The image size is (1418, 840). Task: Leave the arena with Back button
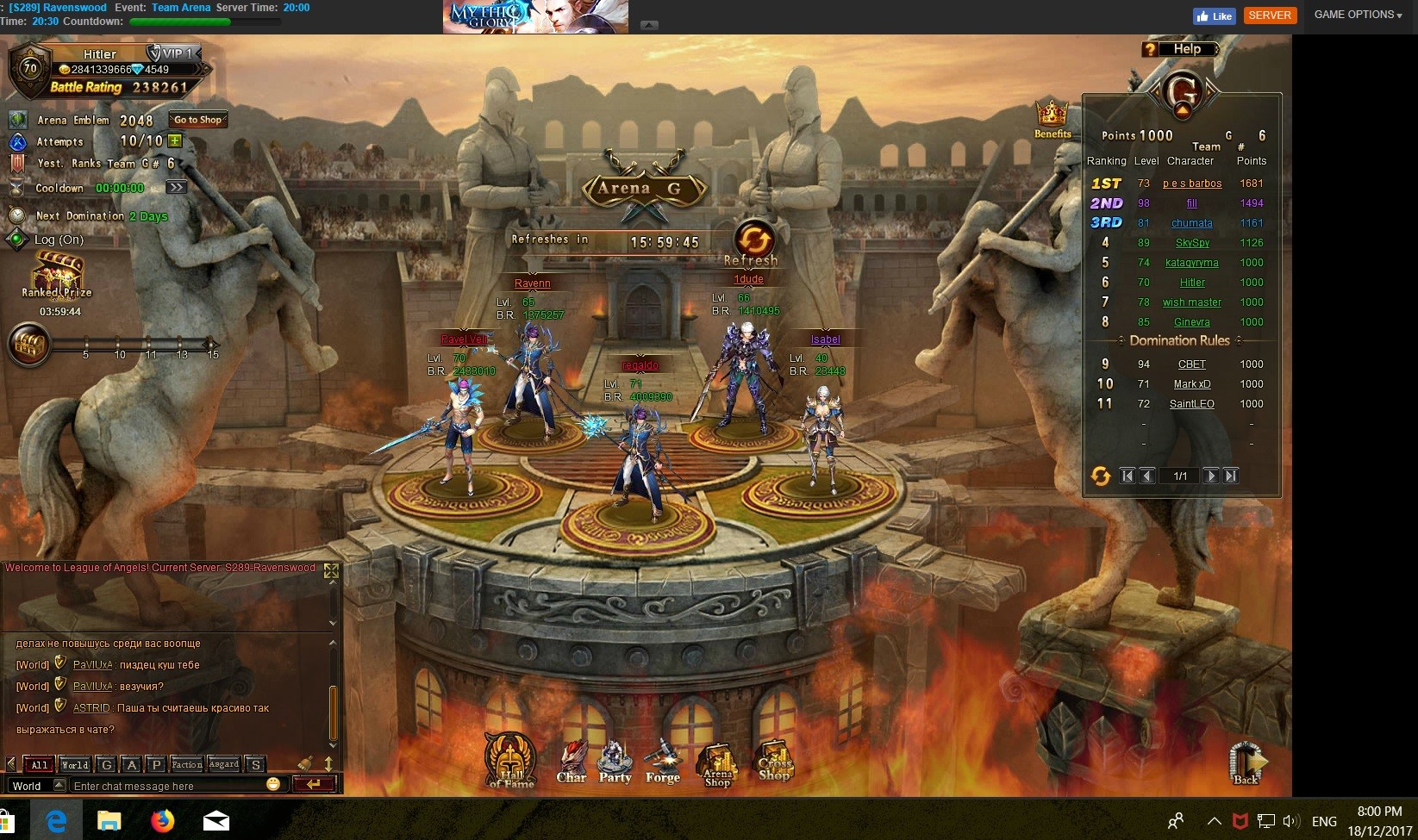[x=1246, y=763]
